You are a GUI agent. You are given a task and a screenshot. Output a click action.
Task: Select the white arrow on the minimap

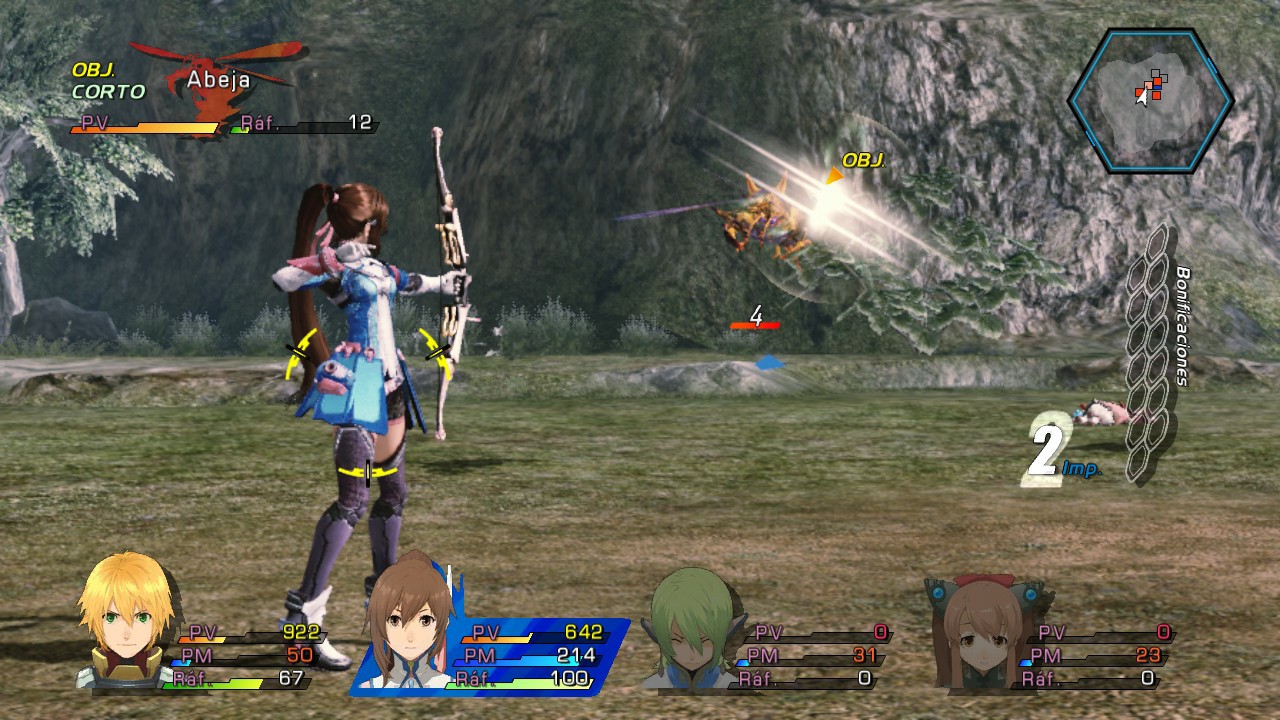point(1140,98)
